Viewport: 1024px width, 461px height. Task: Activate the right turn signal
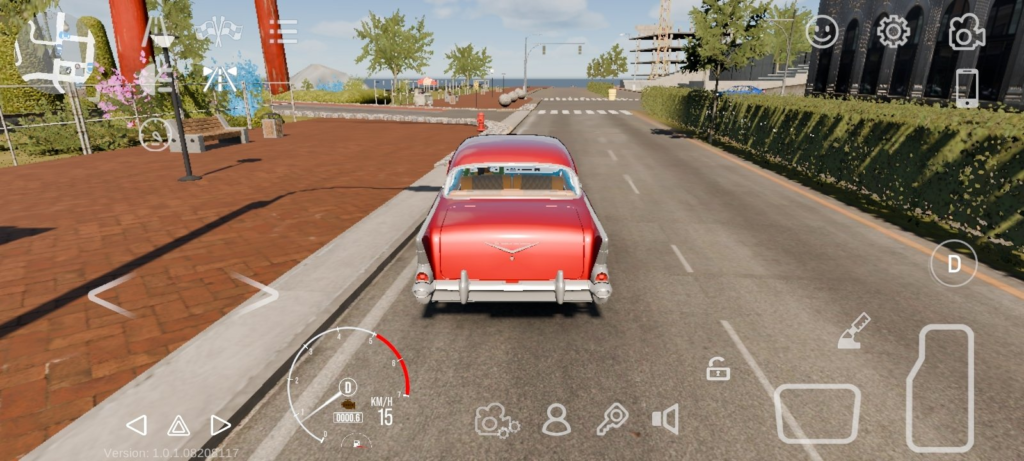click(x=220, y=425)
